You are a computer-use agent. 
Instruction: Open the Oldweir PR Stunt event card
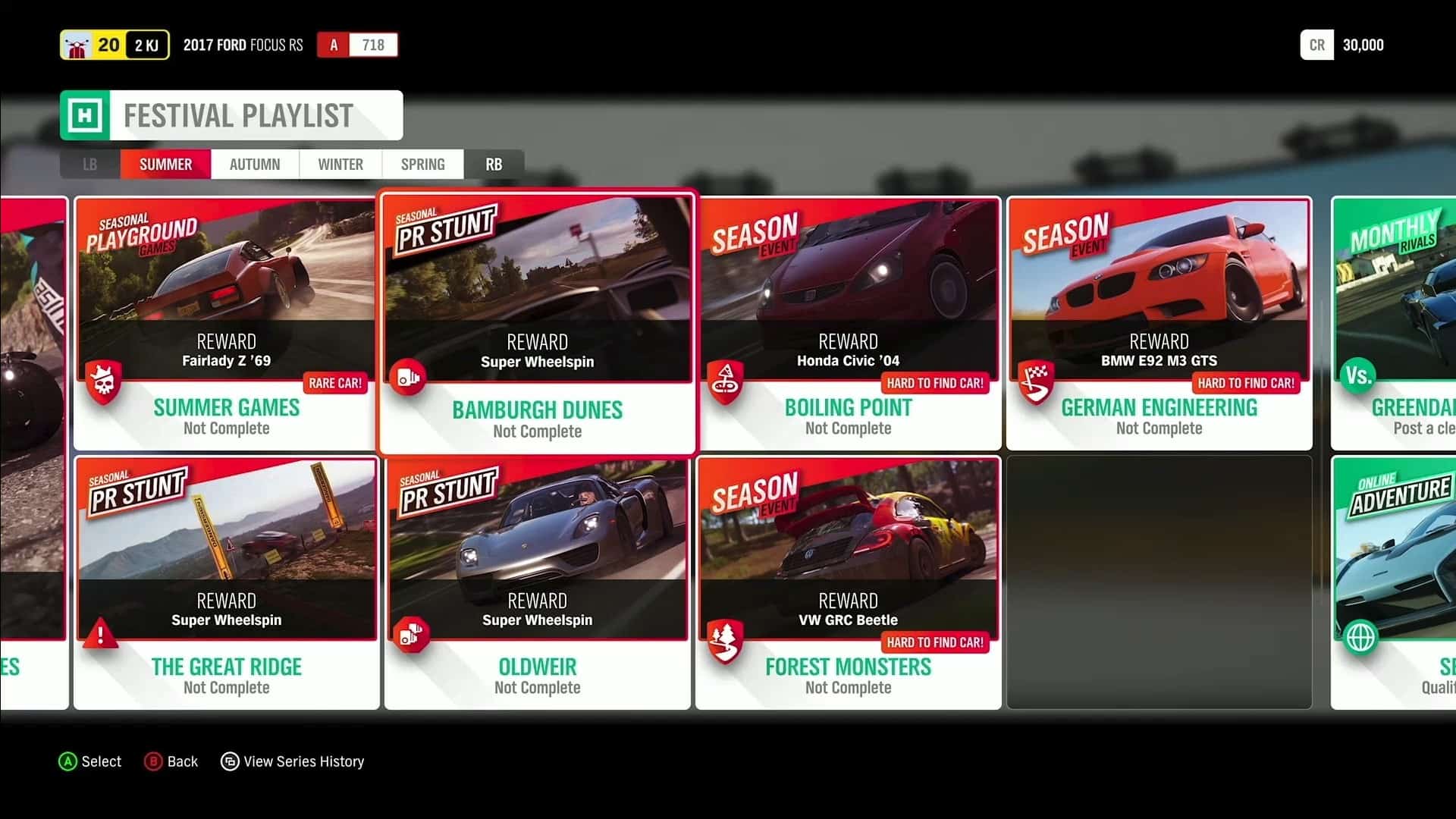pos(537,580)
